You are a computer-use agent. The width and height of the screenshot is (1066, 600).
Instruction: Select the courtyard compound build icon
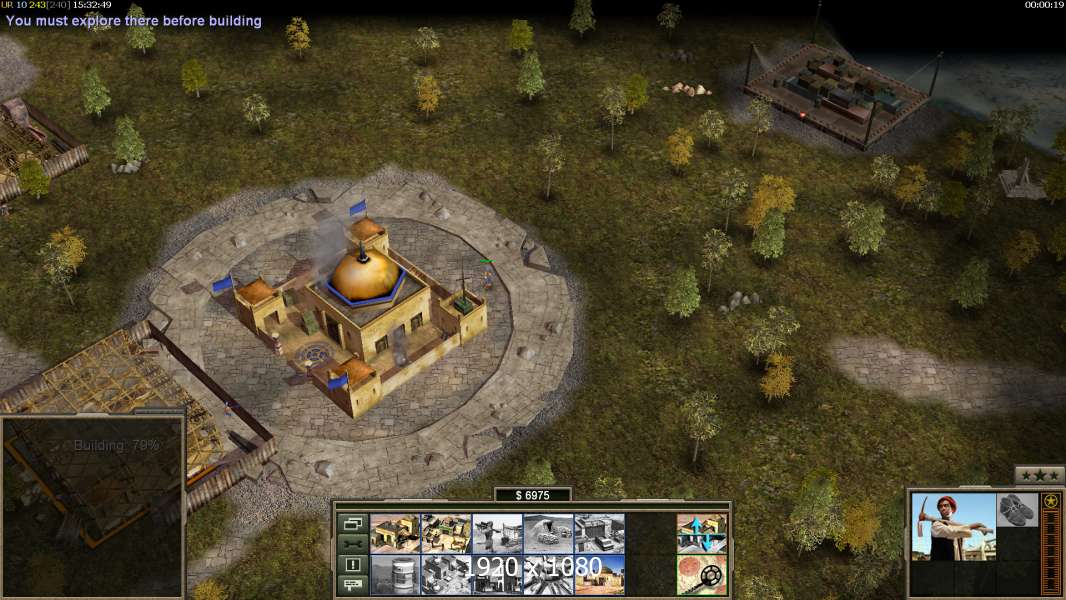(x=446, y=534)
